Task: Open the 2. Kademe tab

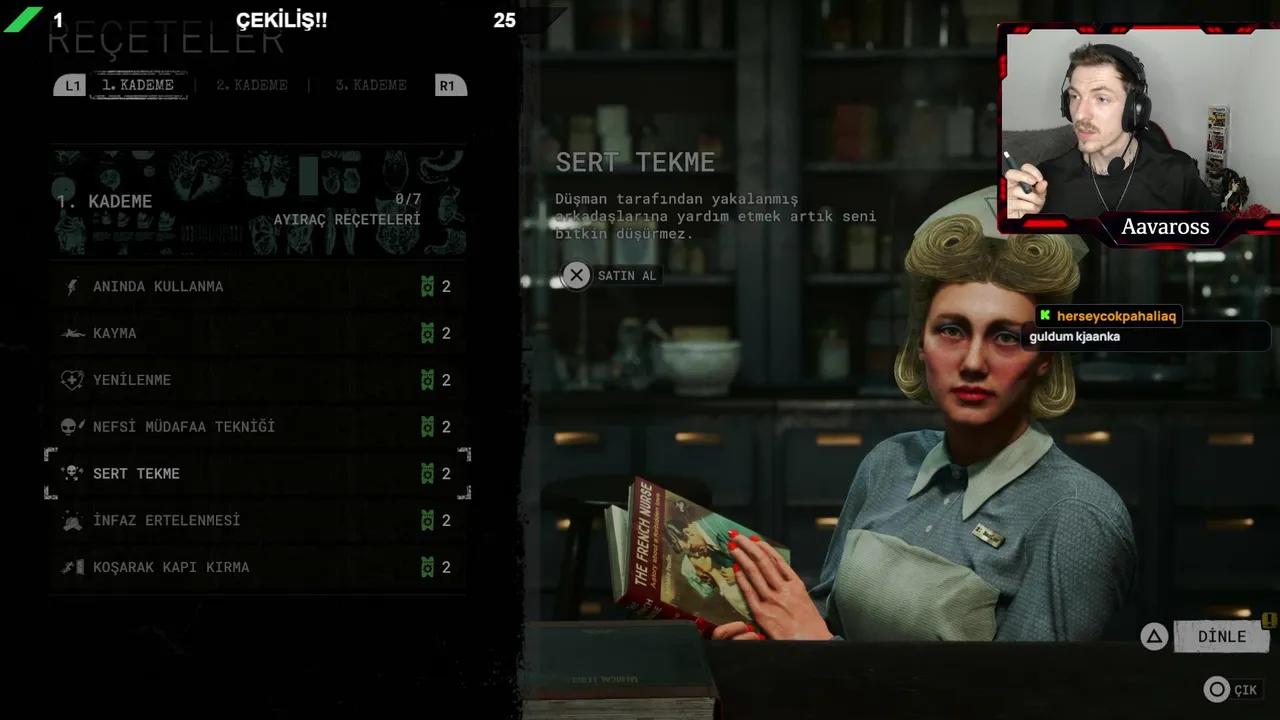Action: 252,85
